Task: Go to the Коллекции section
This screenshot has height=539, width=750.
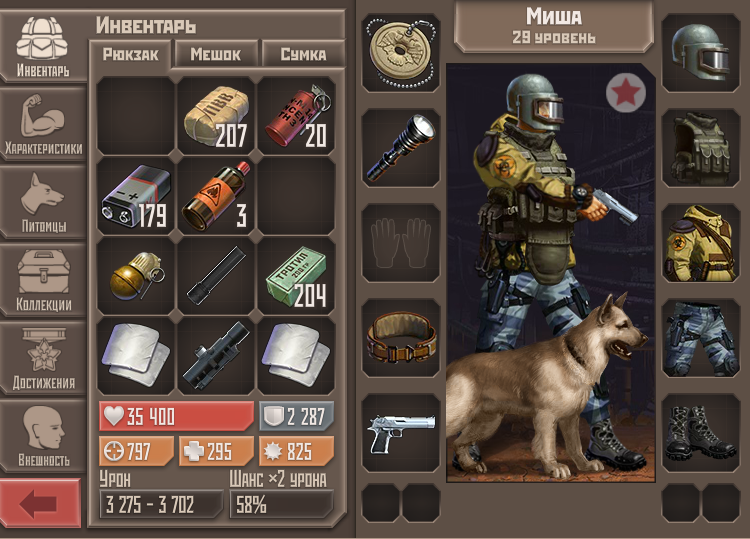Action: point(44,281)
